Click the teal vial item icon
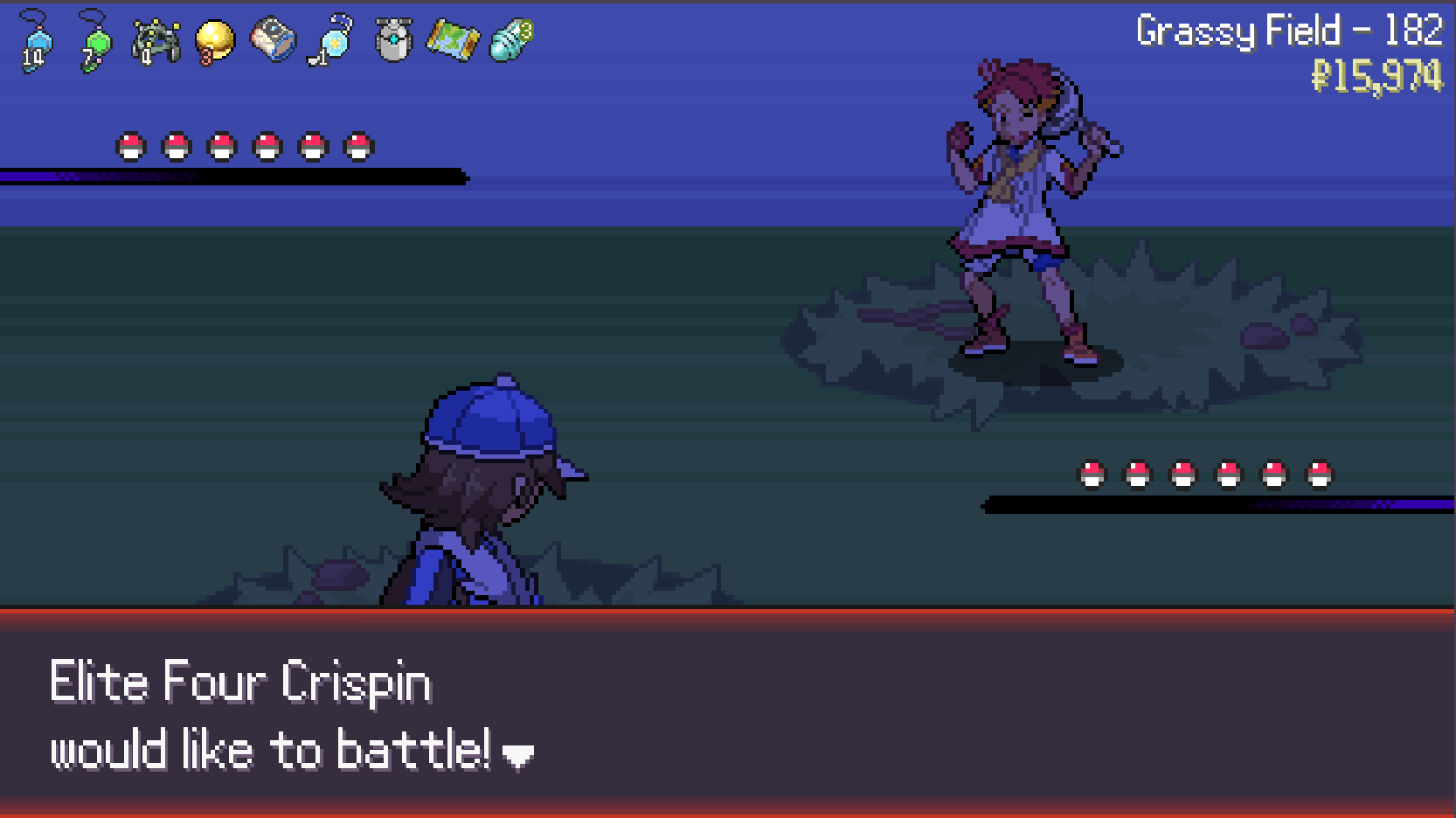The height and width of the screenshot is (818, 1456). point(511,41)
